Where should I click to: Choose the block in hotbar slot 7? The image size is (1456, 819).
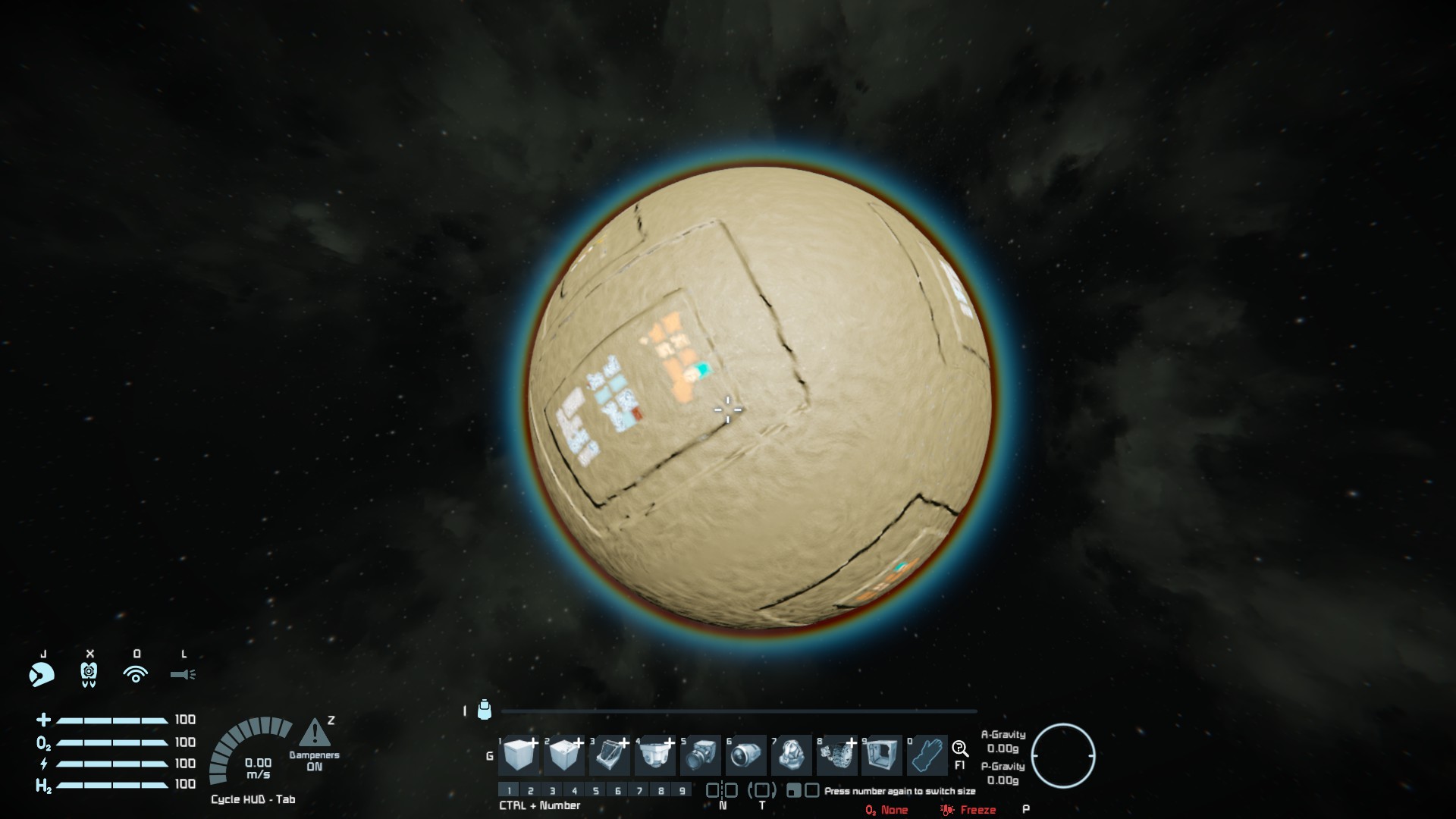tap(792, 755)
